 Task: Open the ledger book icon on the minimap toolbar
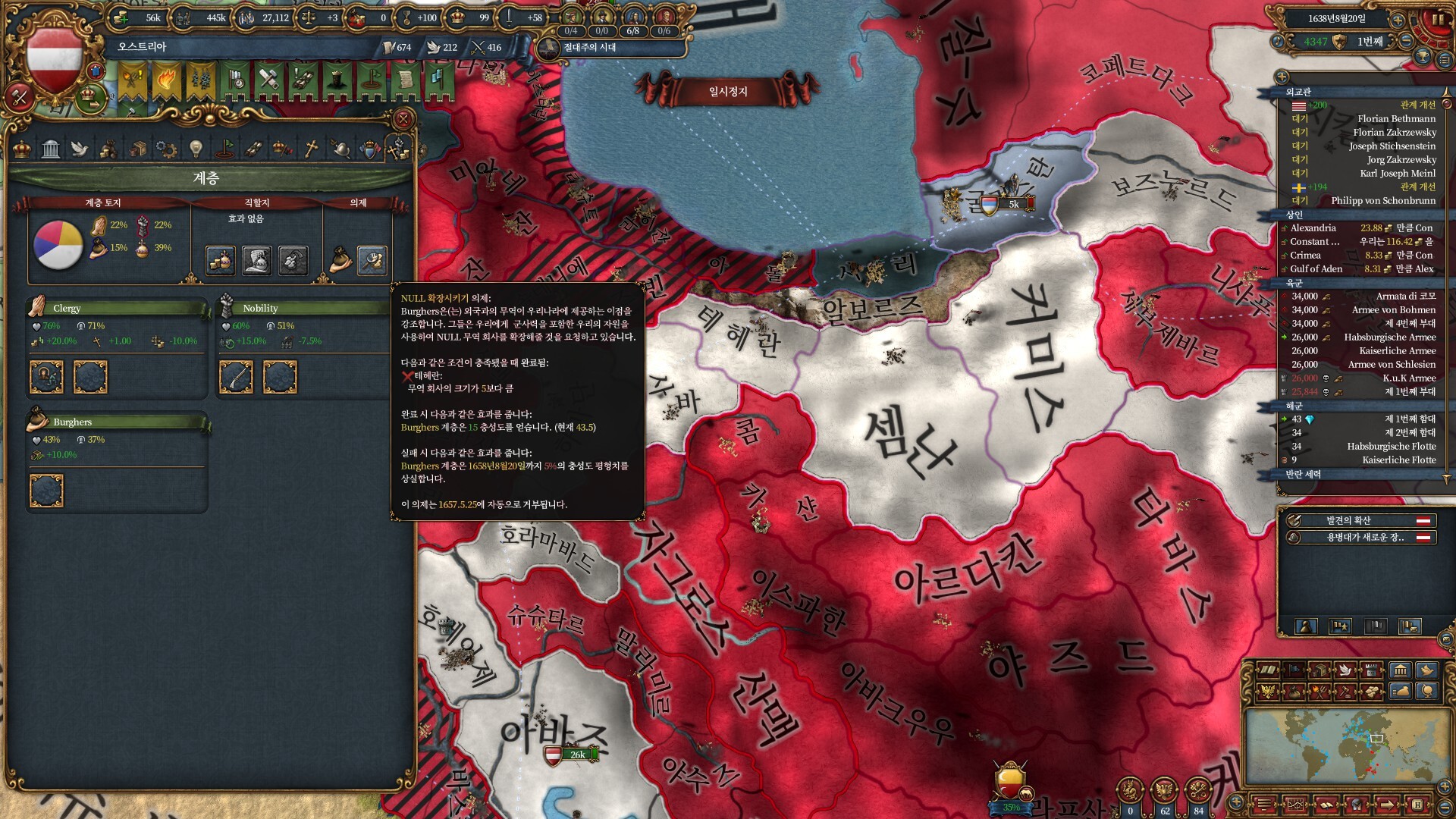(1268, 670)
